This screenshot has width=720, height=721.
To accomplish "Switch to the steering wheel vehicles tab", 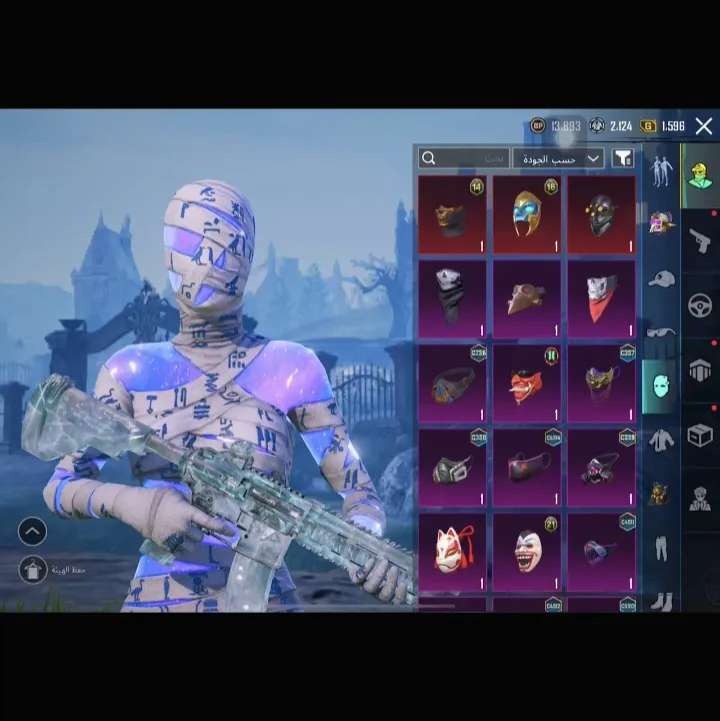I will [x=700, y=305].
